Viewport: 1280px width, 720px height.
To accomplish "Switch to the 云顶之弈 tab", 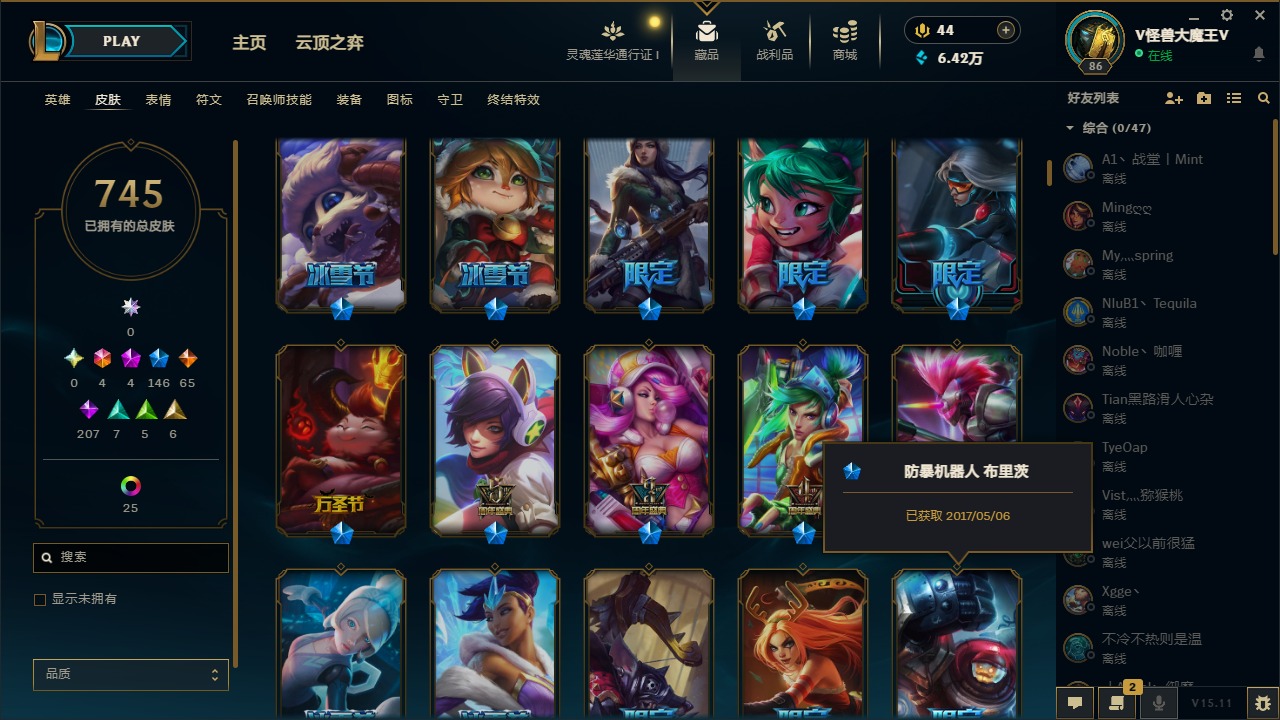I will coord(330,42).
